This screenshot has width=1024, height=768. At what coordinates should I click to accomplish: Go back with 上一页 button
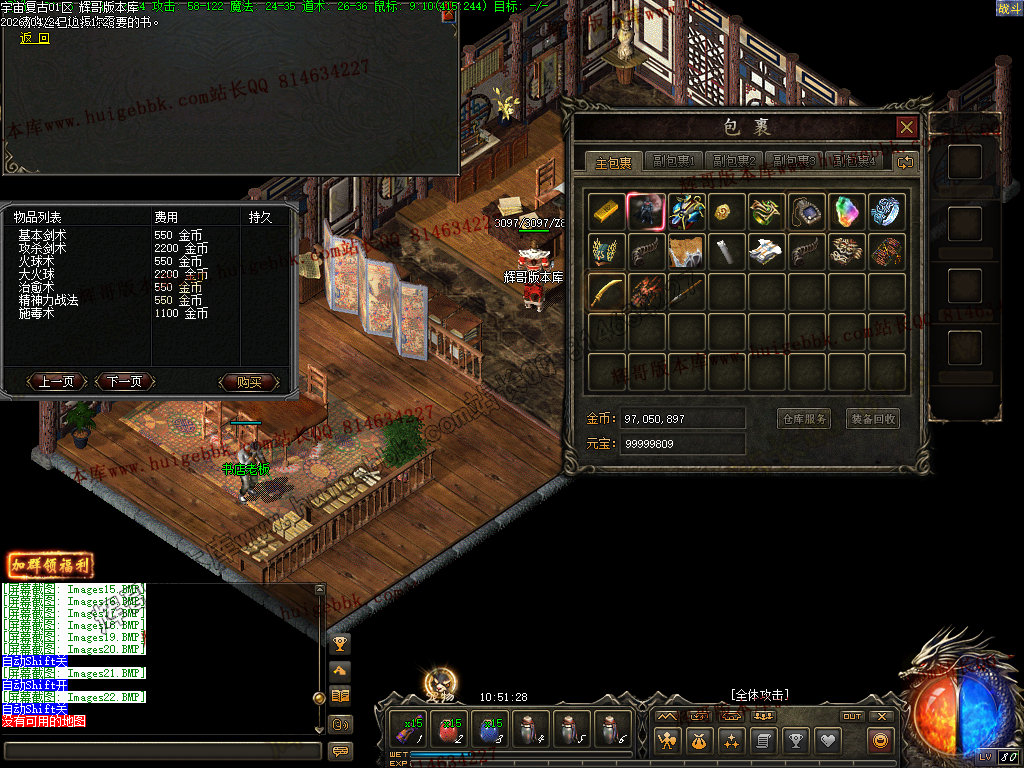click(x=57, y=382)
